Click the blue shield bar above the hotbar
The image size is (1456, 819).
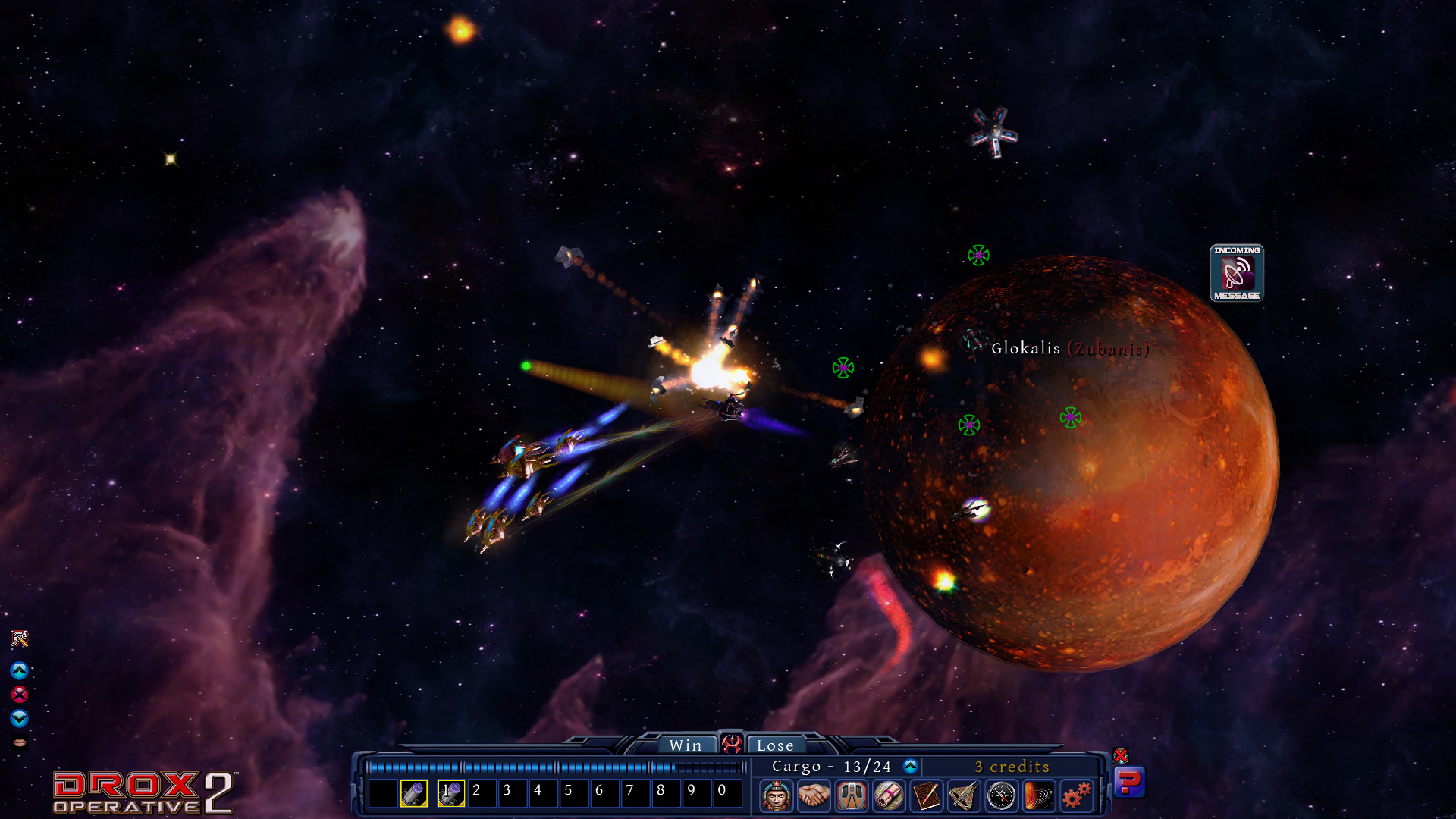pos(546,766)
